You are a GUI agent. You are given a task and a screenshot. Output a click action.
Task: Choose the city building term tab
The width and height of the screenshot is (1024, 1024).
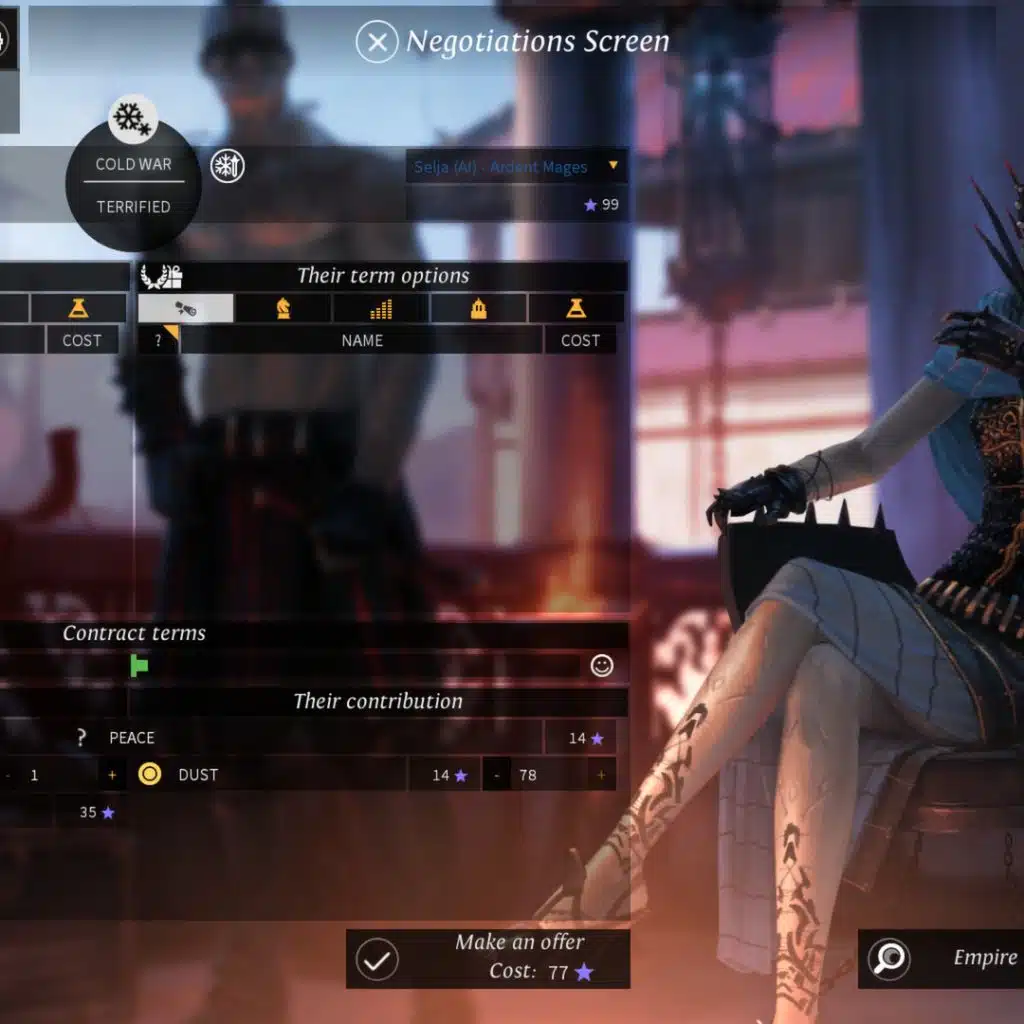[479, 308]
